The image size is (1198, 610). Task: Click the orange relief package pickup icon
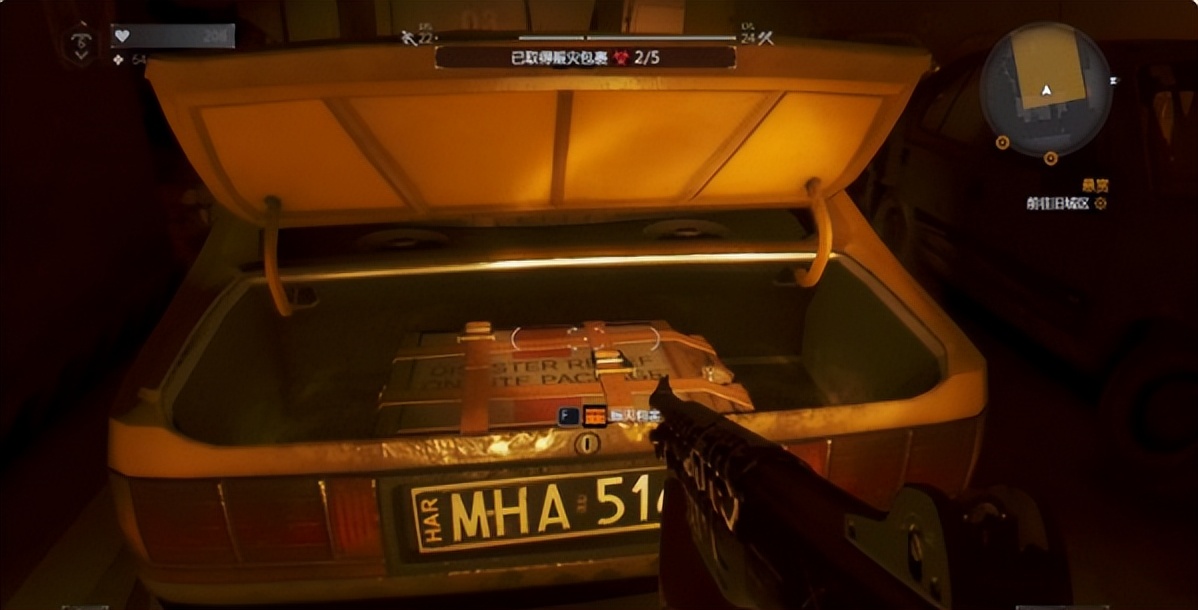tap(595, 416)
